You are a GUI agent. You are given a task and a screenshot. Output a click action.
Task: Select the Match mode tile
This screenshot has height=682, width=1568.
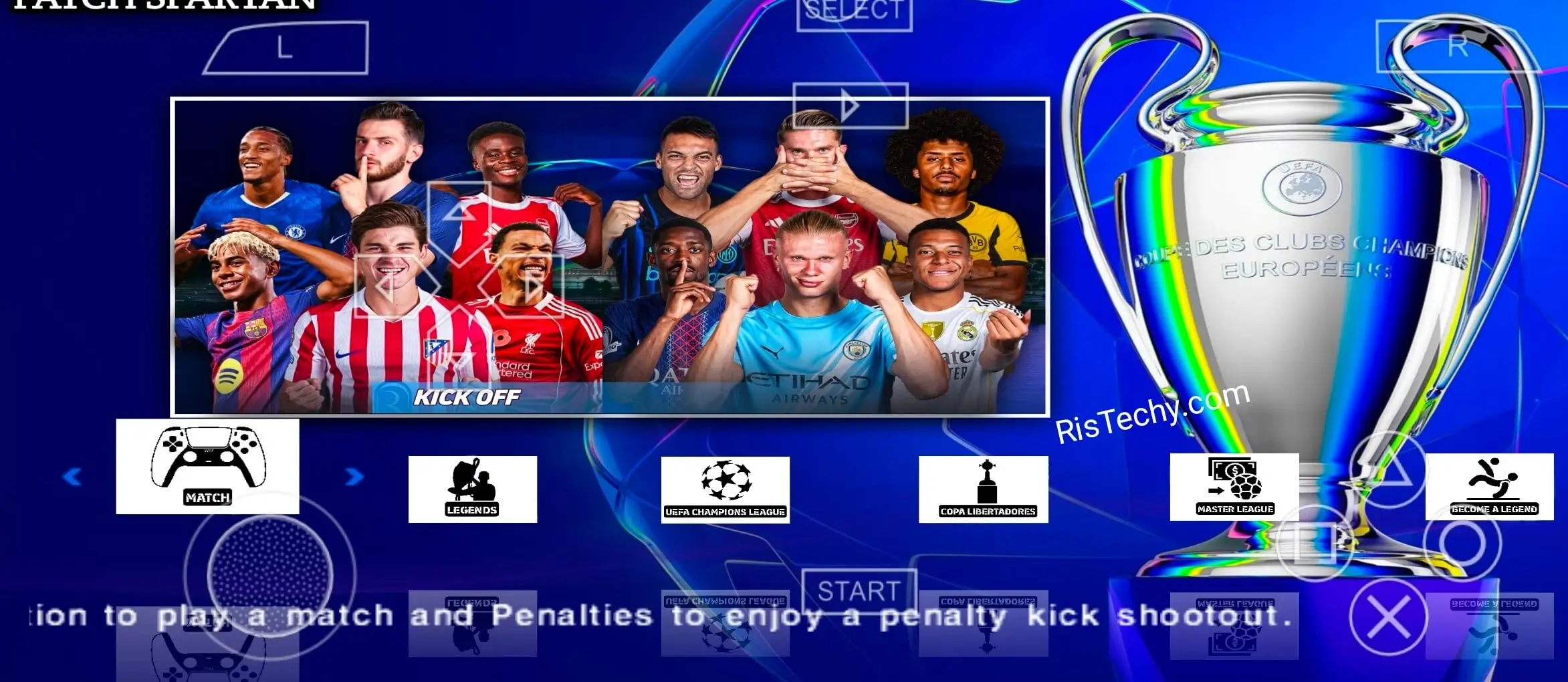[207, 467]
